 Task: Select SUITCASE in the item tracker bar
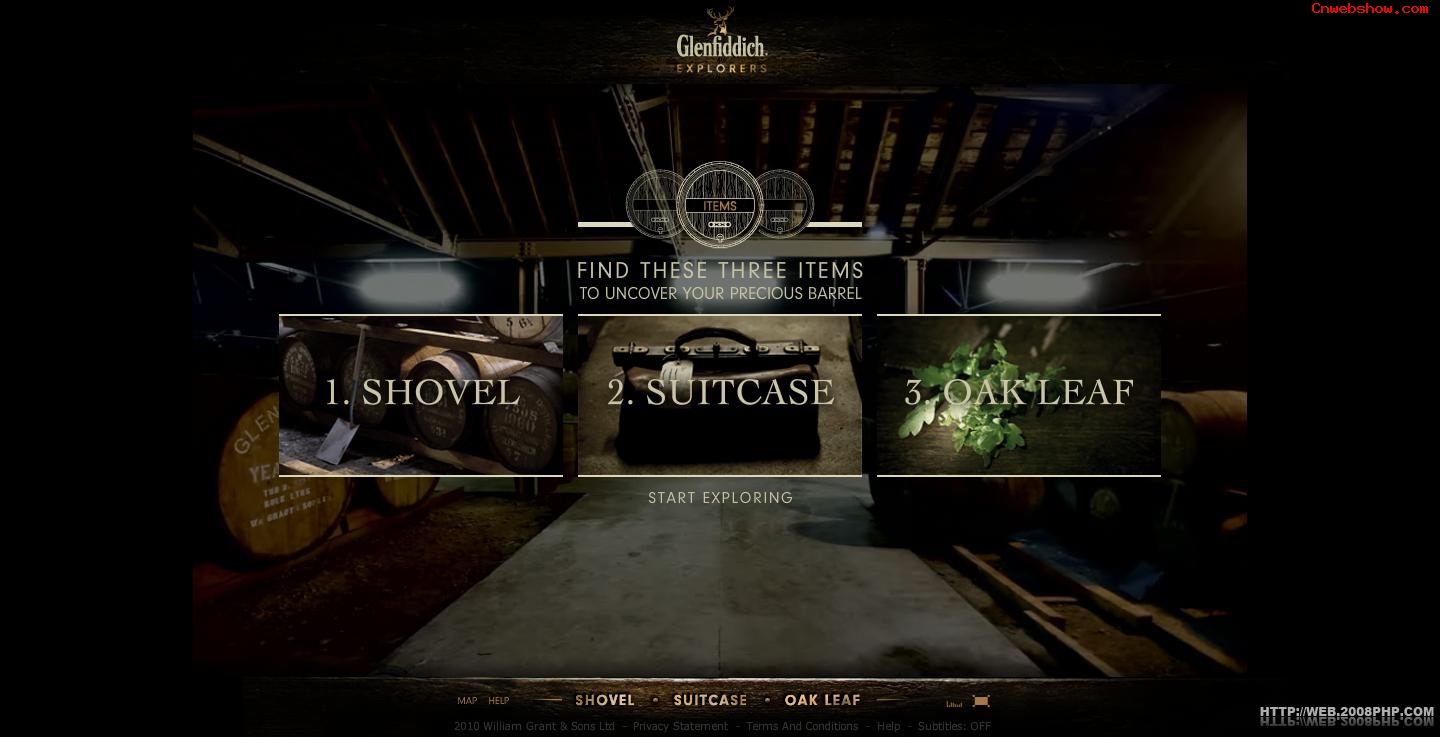click(710, 700)
